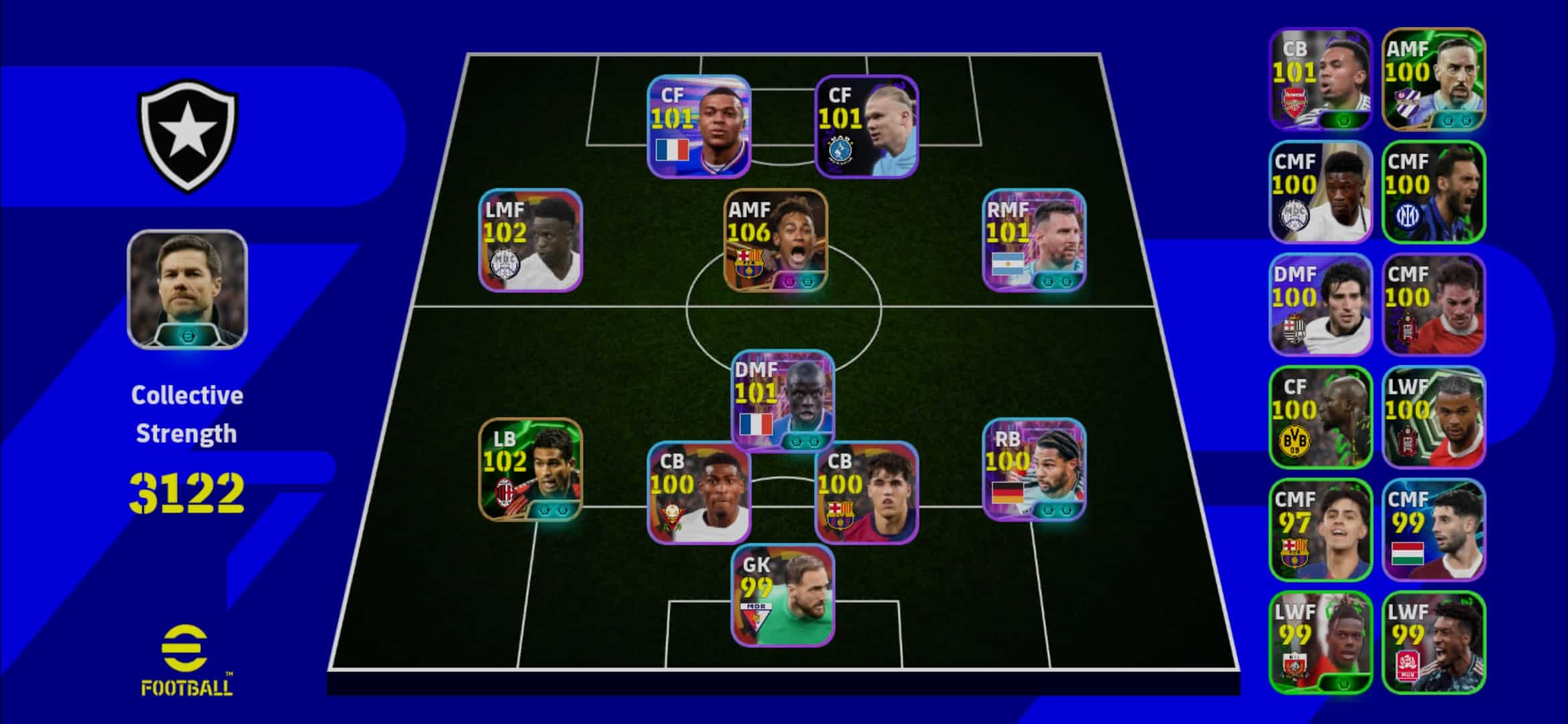Select substitute CB 101 card
The width and height of the screenshot is (1568, 724).
pyautogui.click(x=1320, y=79)
